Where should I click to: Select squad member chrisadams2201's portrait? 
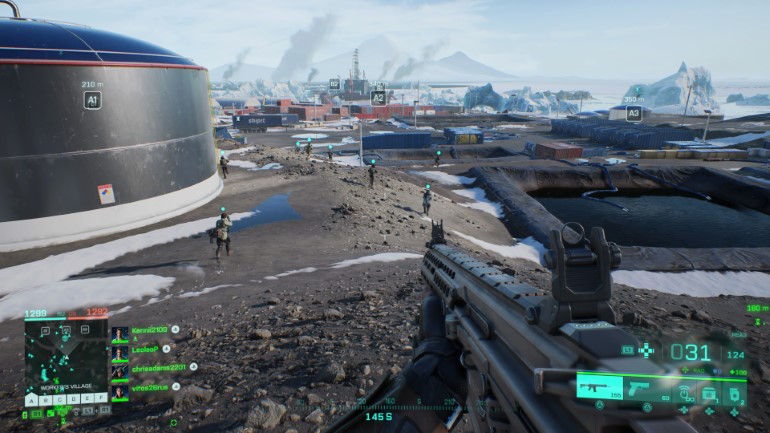pyautogui.click(x=120, y=371)
